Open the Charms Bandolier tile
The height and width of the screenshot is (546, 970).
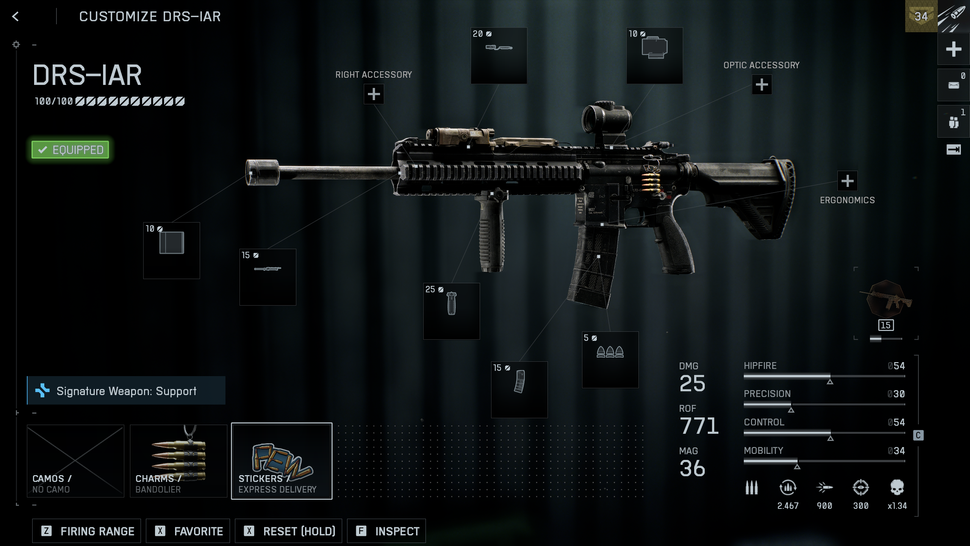pyautogui.click(x=179, y=461)
